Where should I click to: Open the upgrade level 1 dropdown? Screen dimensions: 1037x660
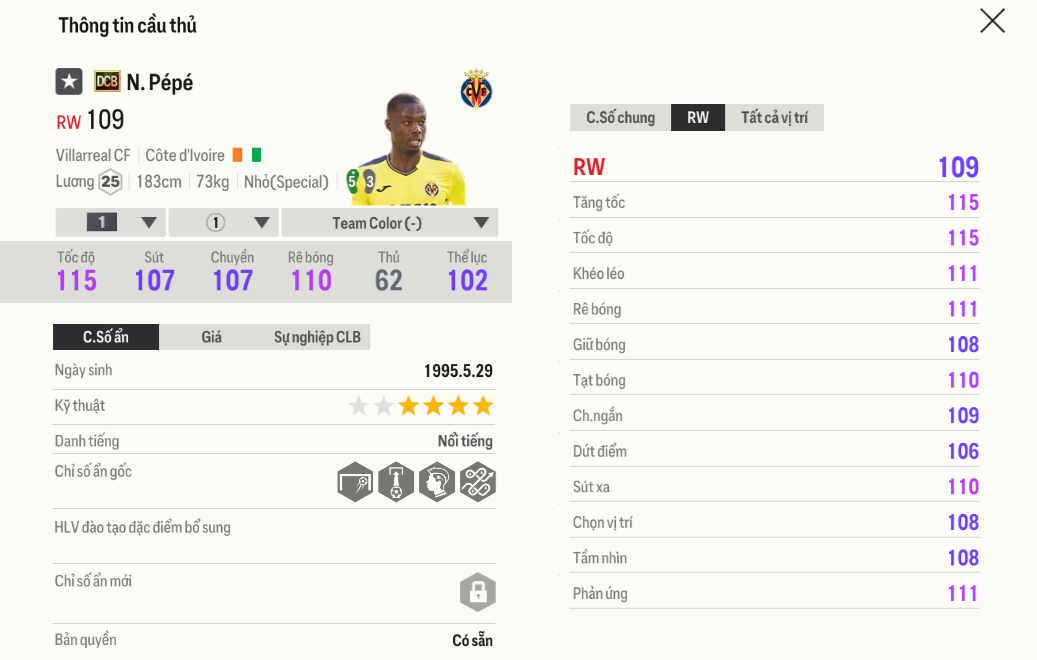point(110,223)
